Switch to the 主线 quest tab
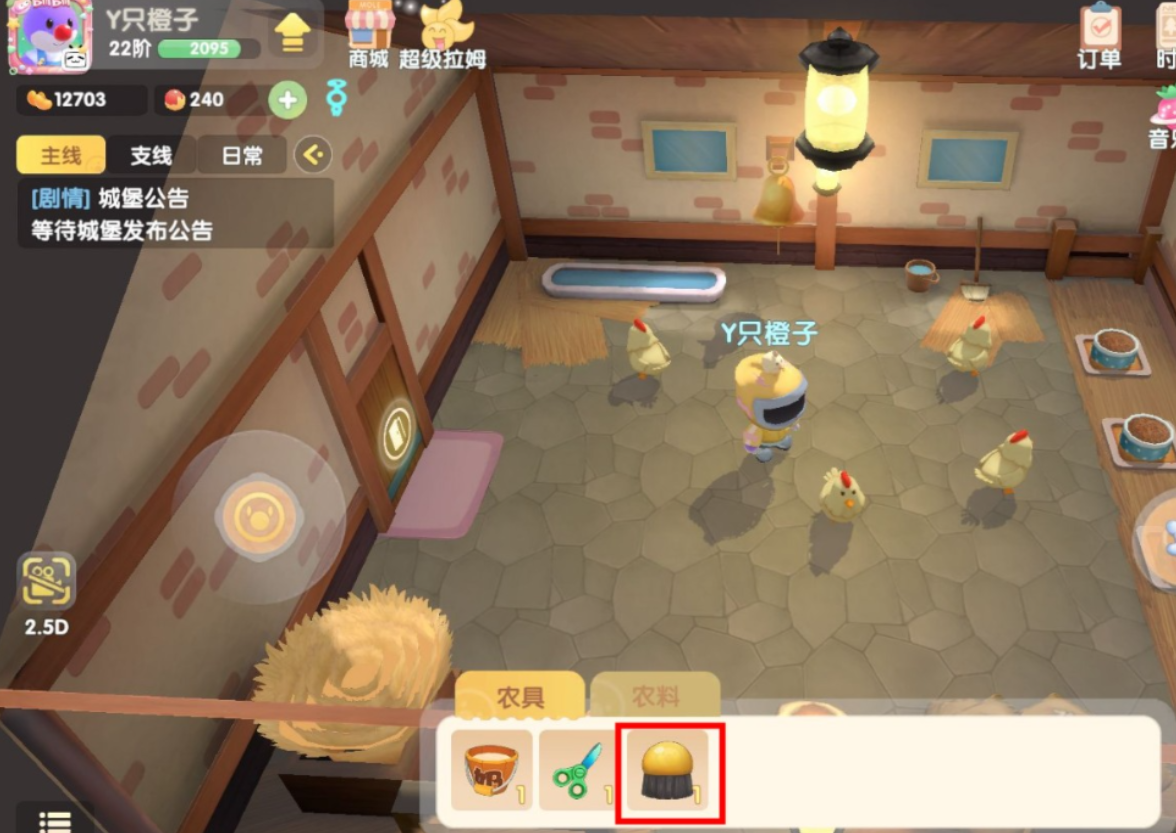 pos(60,155)
